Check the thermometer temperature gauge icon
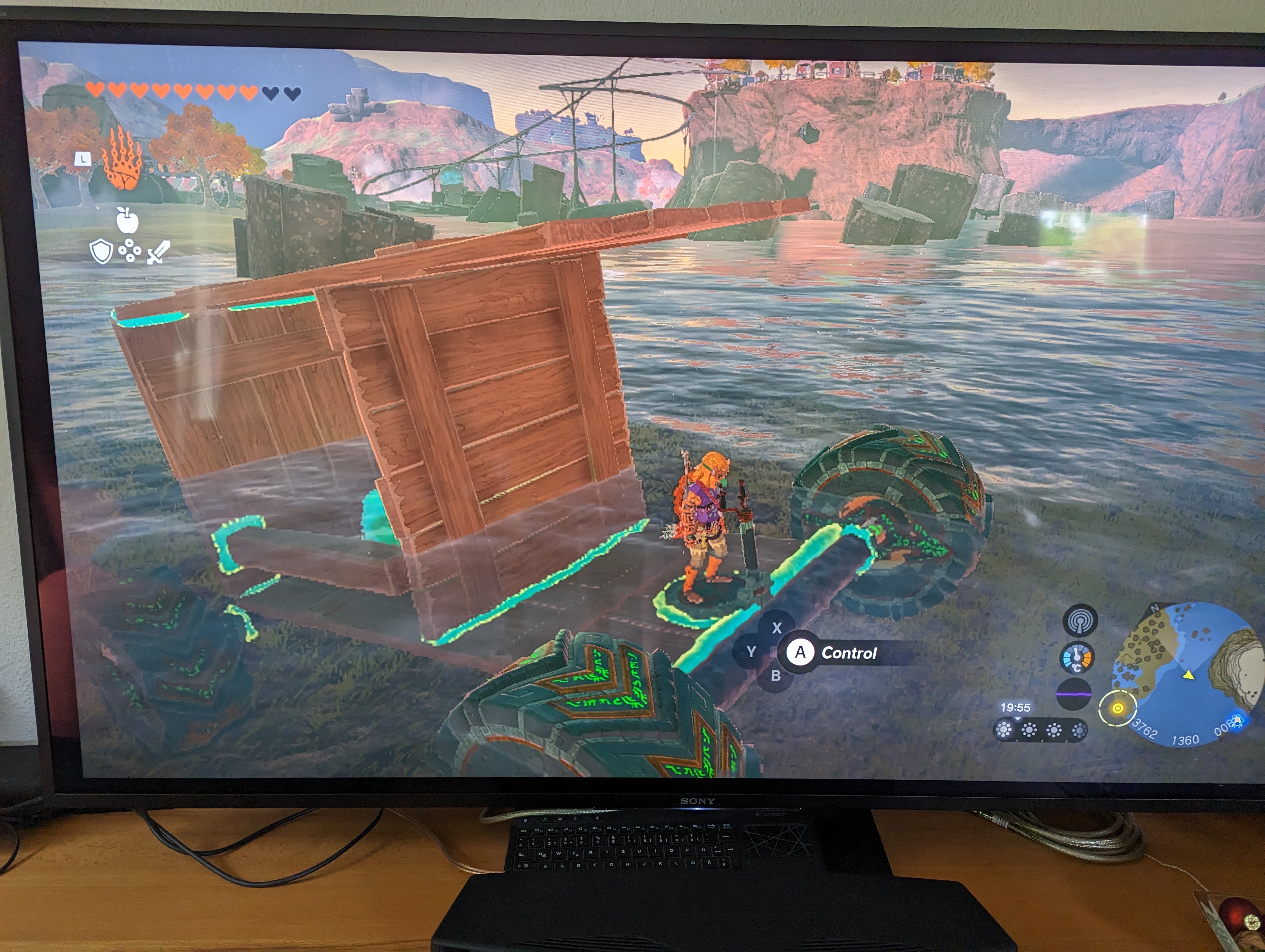The image size is (1265, 952). point(1077,658)
